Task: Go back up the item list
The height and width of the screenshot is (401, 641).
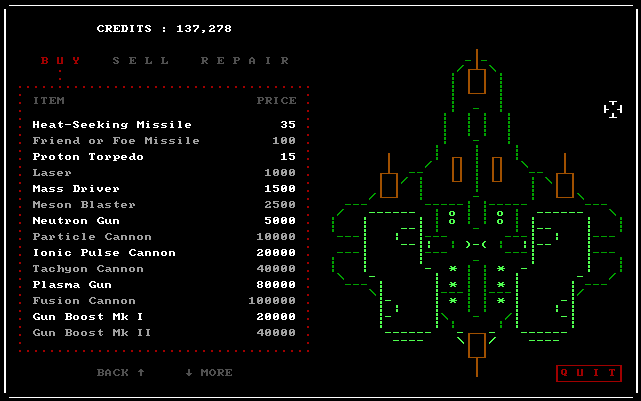Action: pyautogui.click(x=121, y=373)
